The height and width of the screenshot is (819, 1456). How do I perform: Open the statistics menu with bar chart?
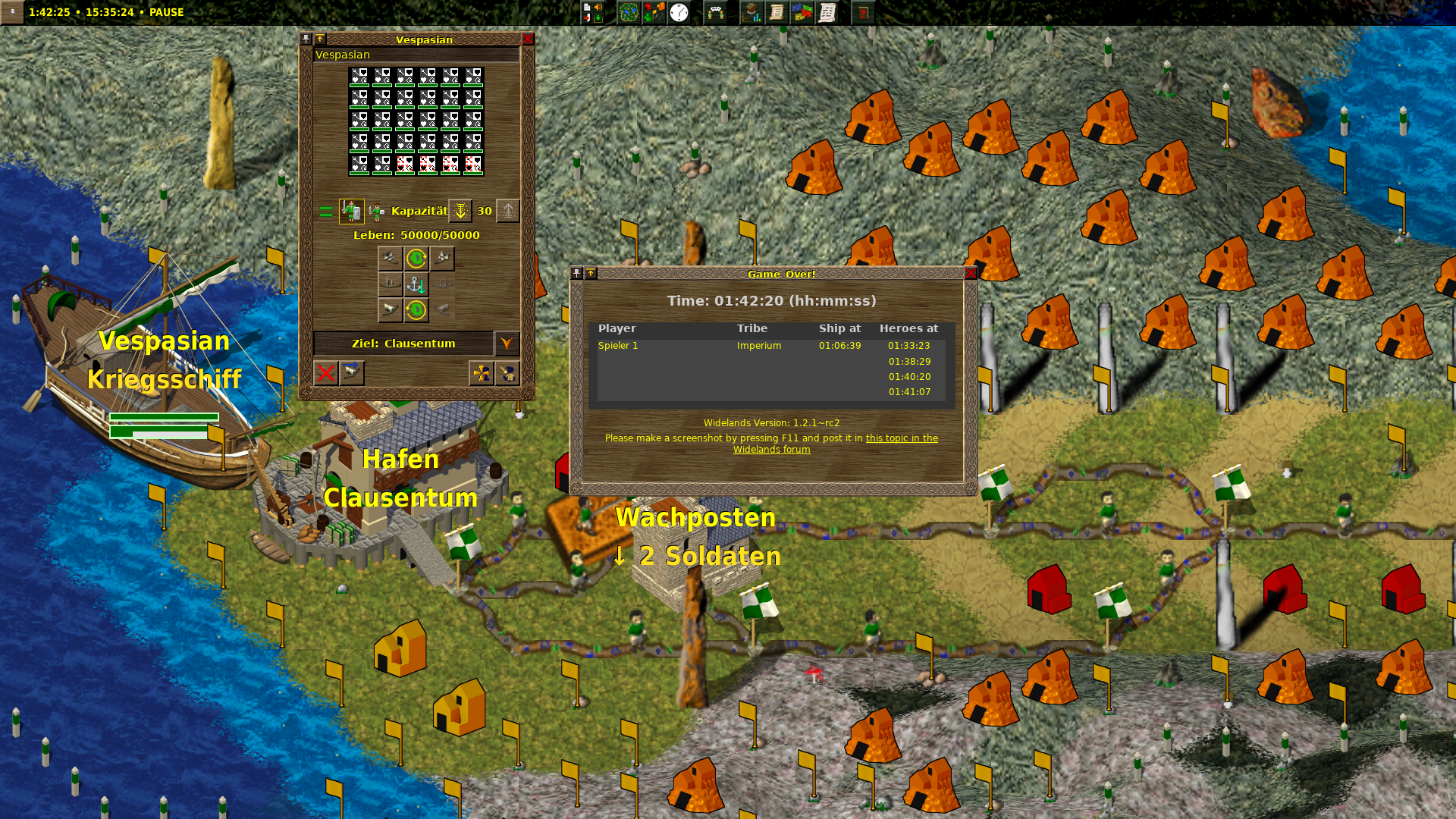click(752, 12)
